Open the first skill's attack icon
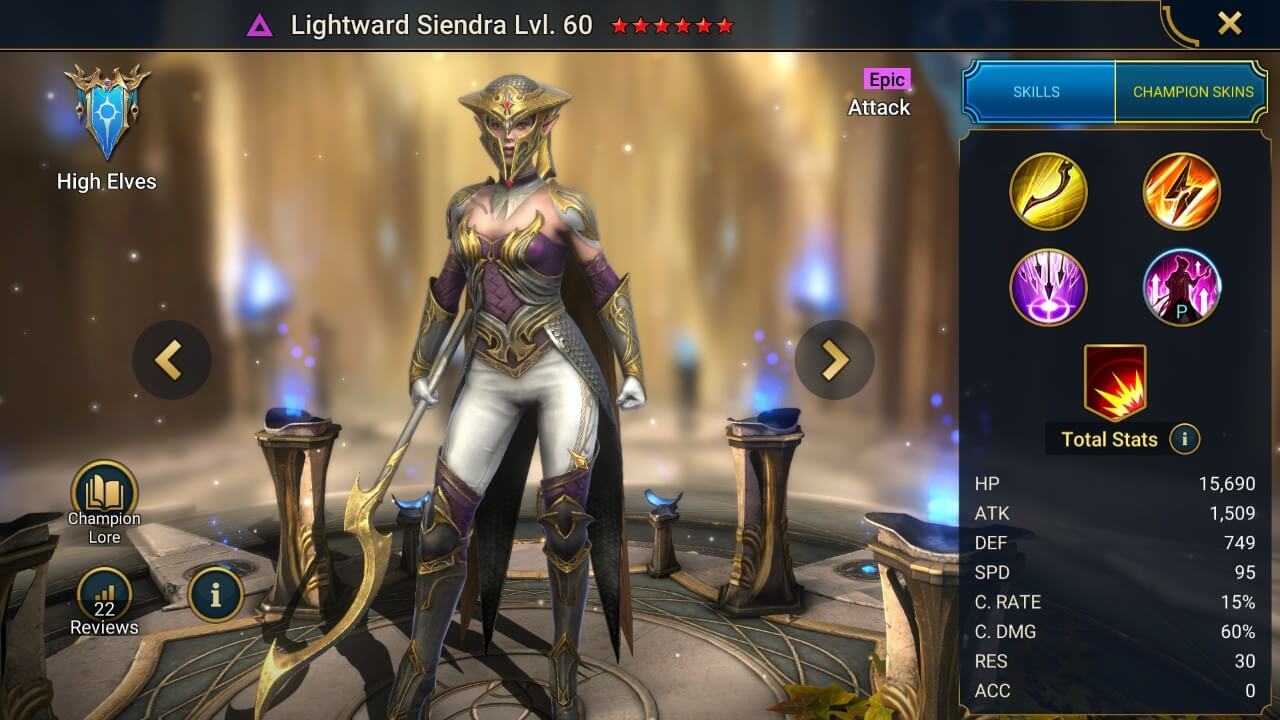Viewport: 1280px width, 720px height. tap(1048, 191)
